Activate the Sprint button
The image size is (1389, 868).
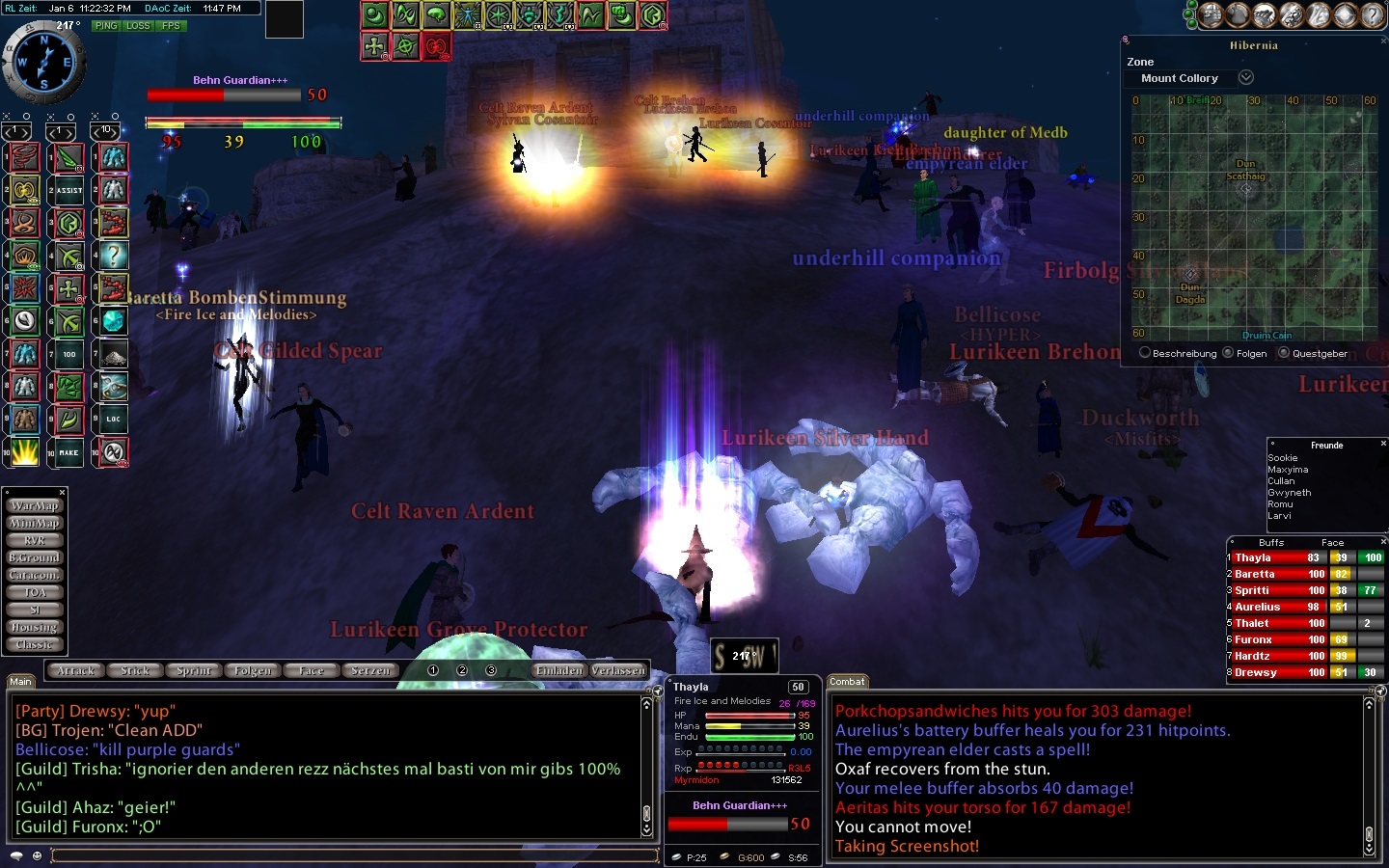194,670
